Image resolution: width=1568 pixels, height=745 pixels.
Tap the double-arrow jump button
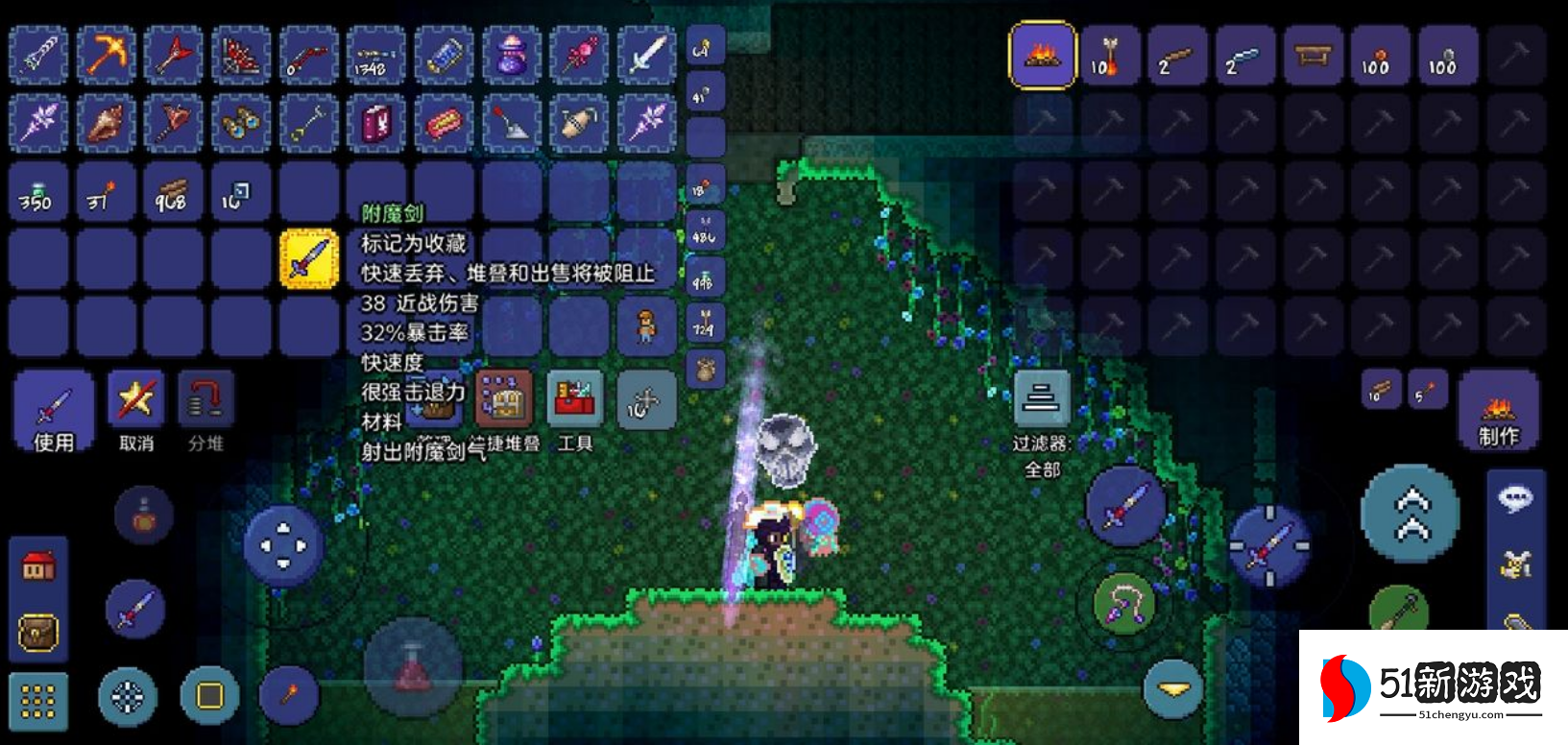1411,514
